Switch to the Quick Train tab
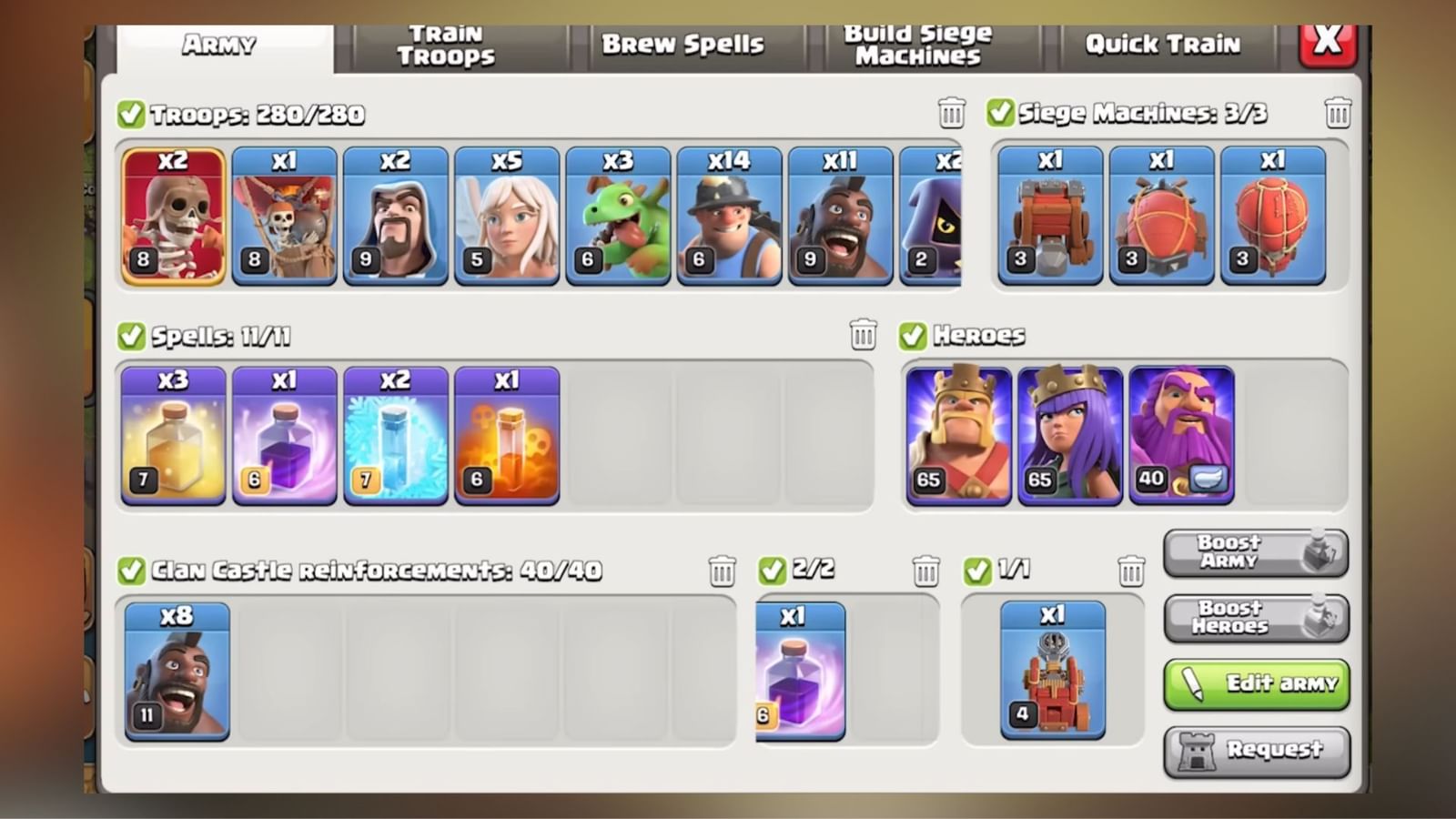This screenshot has height=819, width=1456. [x=1162, y=43]
